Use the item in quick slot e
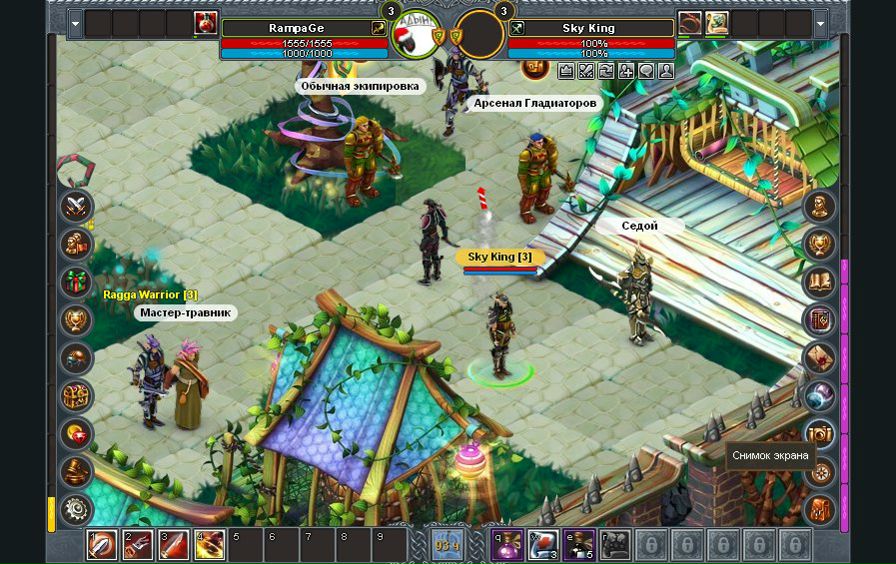The image size is (896, 564). [x=578, y=545]
